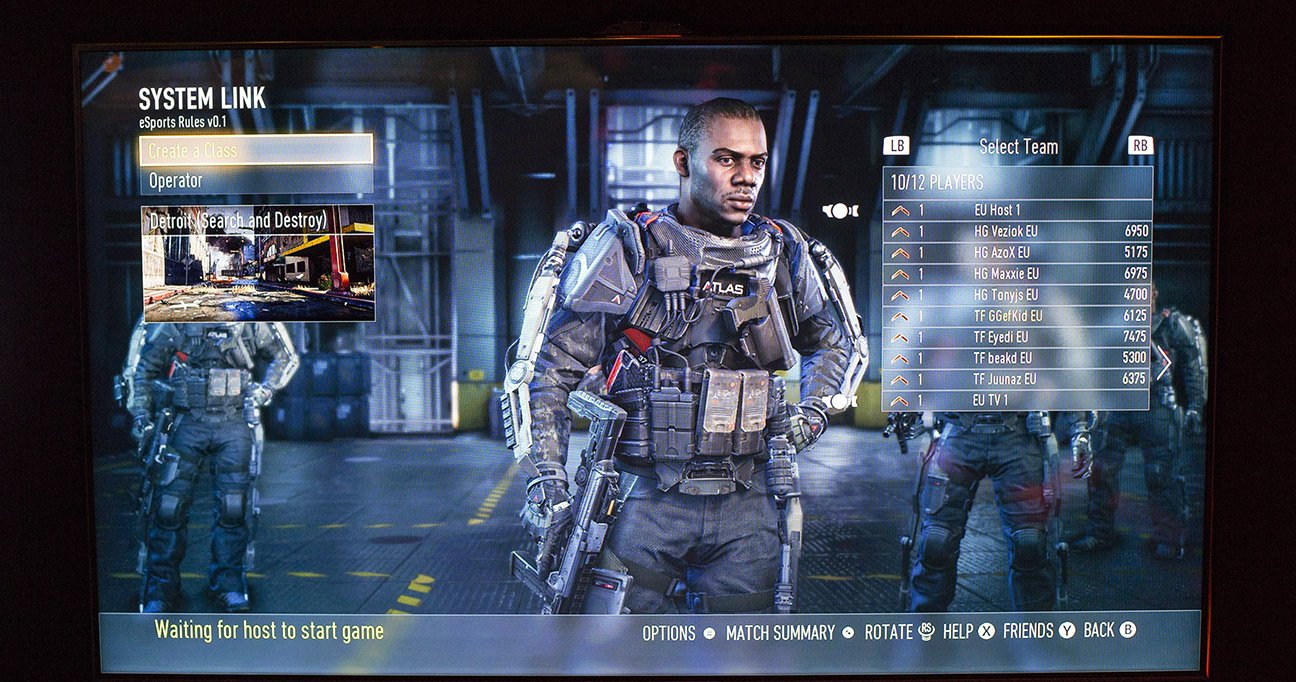Open the Friends list
This screenshot has height=682, width=1296.
pyautogui.click(x=1038, y=631)
